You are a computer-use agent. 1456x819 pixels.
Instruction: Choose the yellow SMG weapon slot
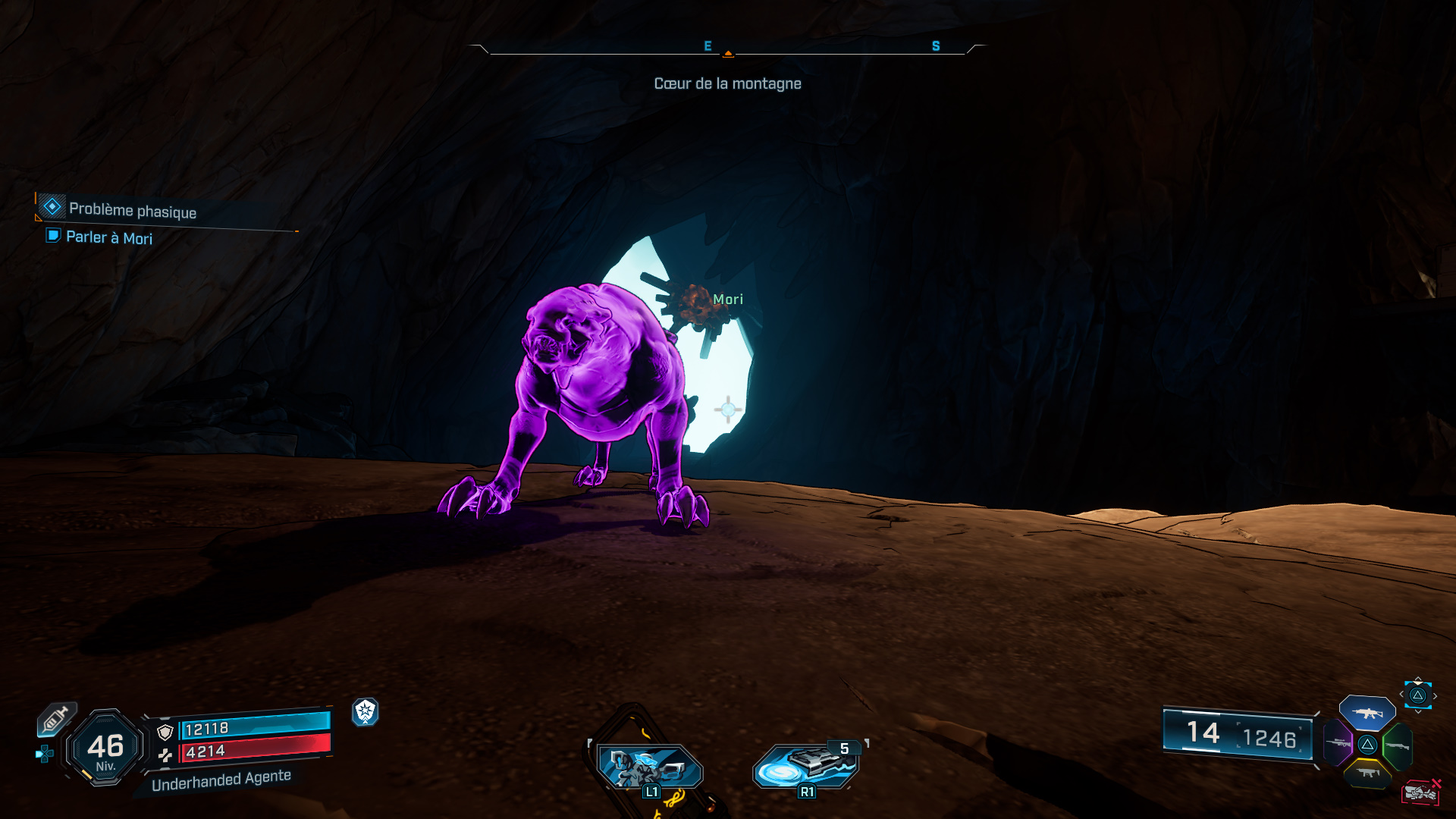click(x=1367, y=773)
